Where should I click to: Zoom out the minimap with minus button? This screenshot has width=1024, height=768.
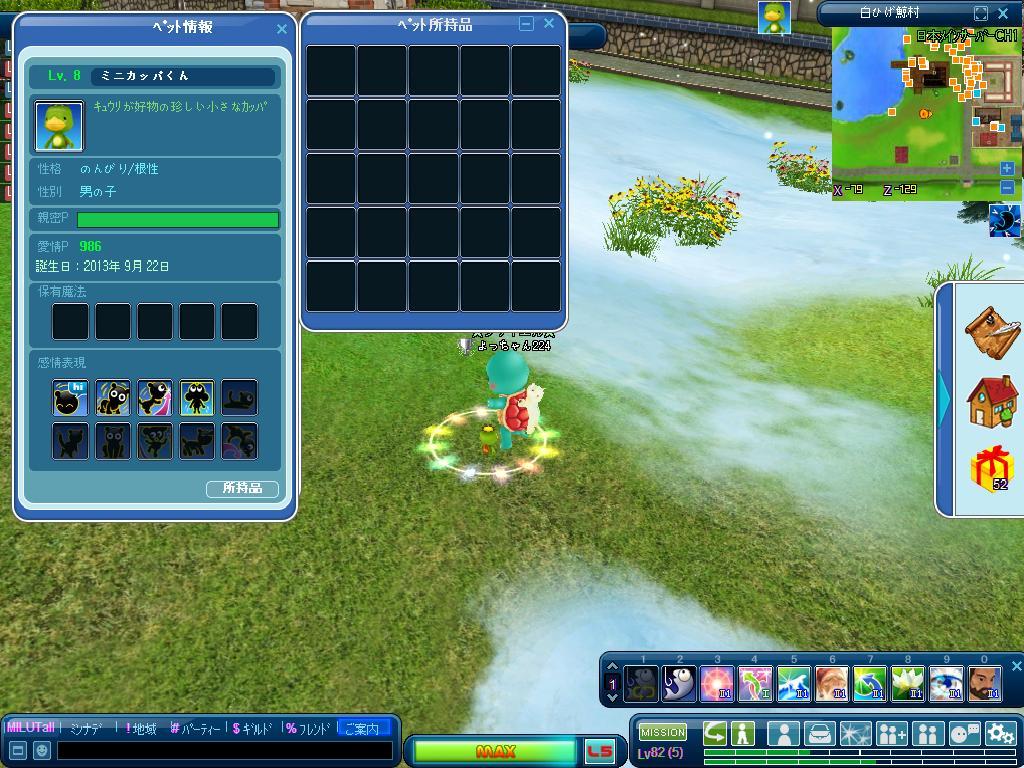click(x=1007, y=187)
